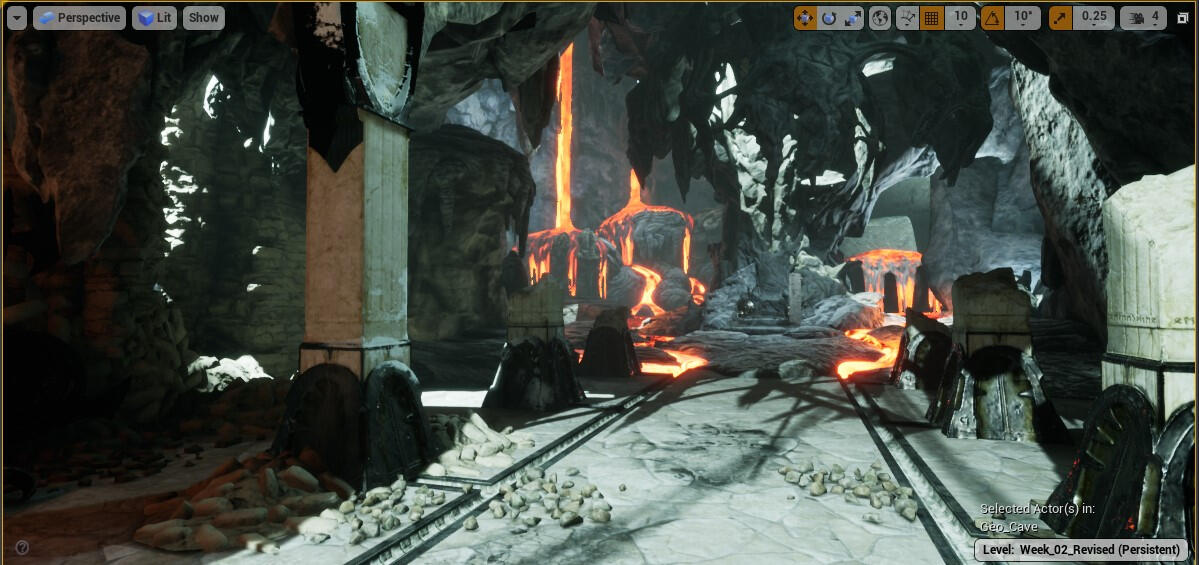
Task: Open the viewport options dropdown arrow
Action: coord(17,17)
